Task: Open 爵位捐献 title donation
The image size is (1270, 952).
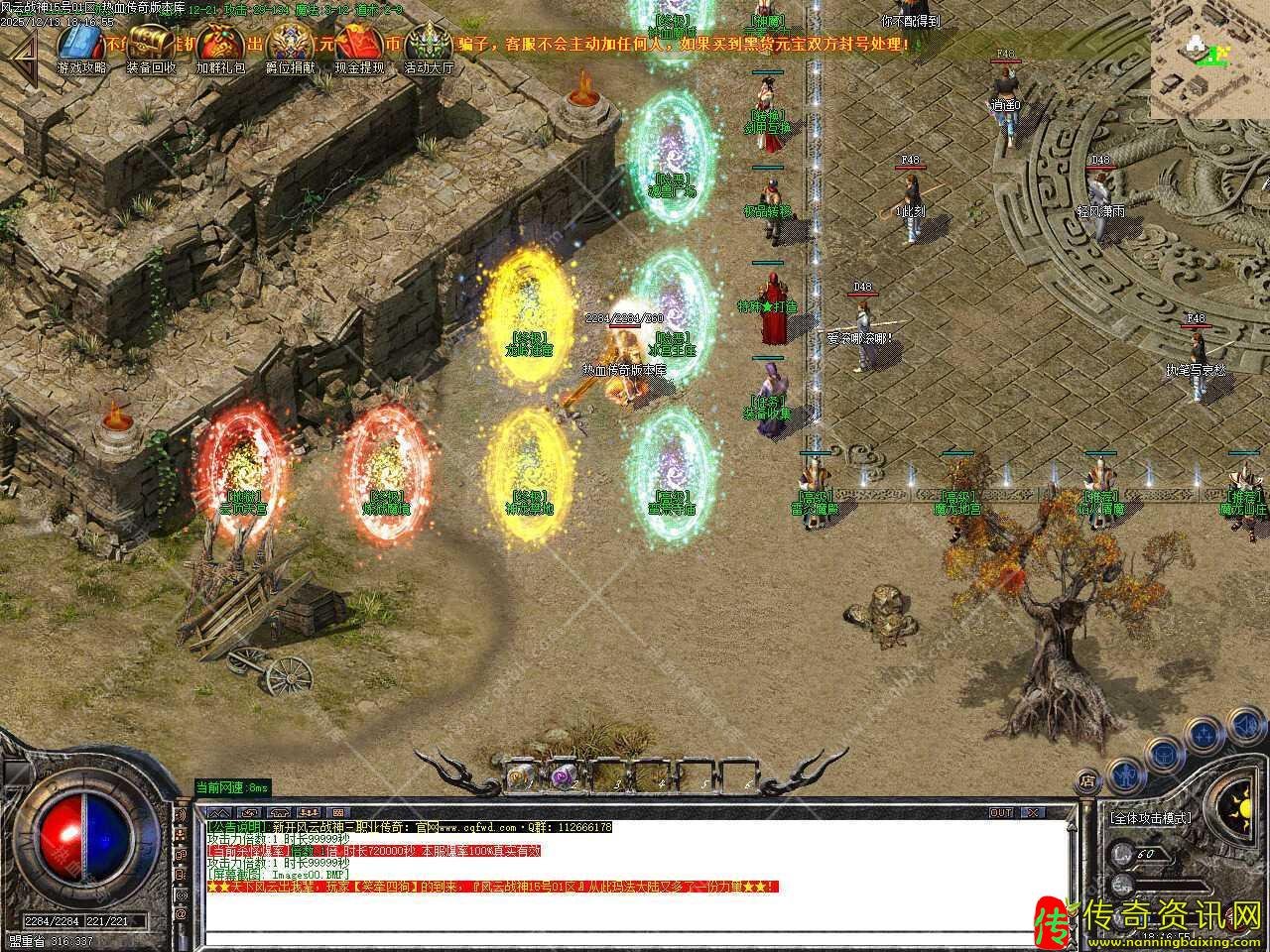Action: click(290, 45)
